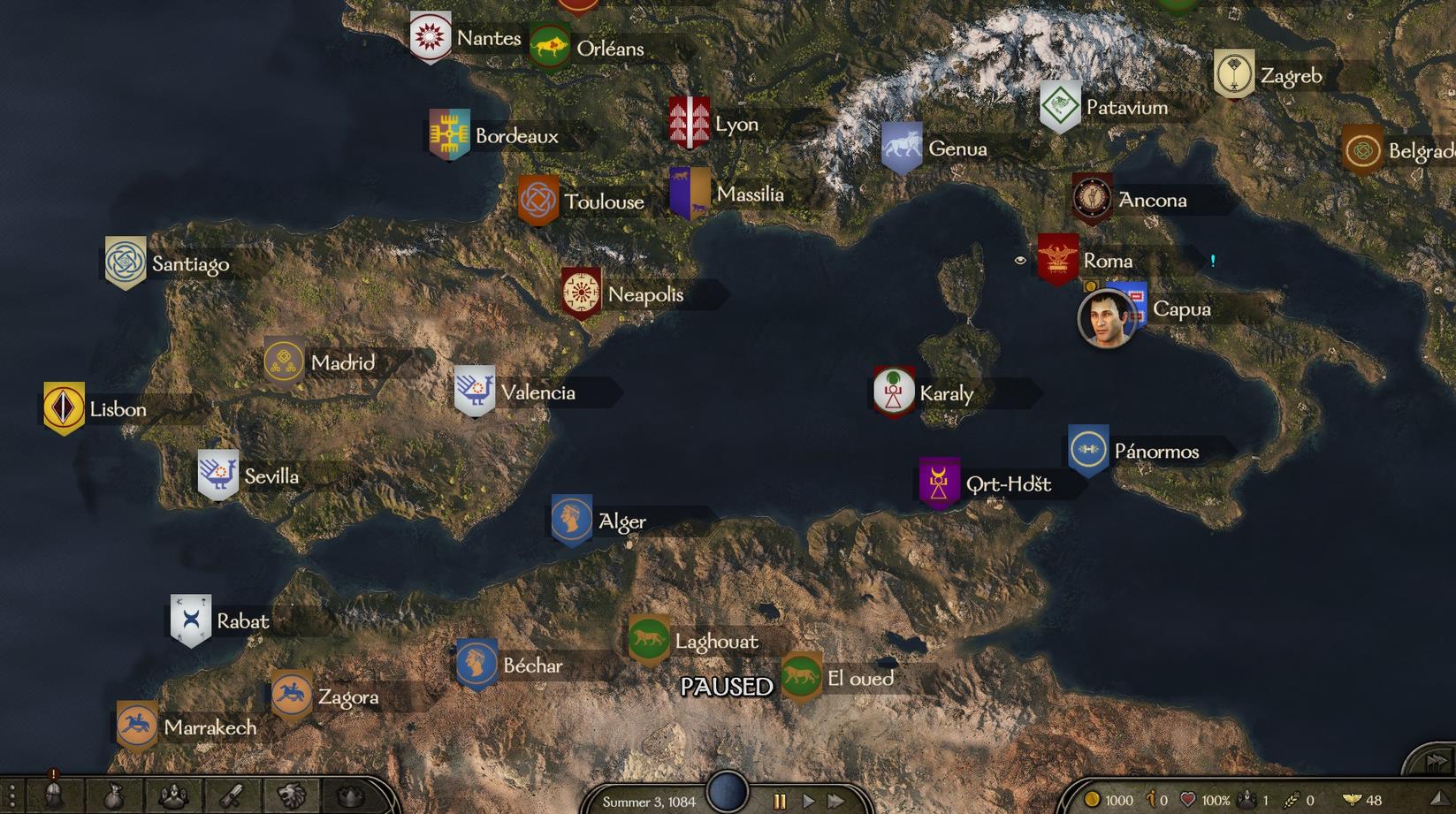This screenshot has width=1456, height=814.
Task: Open the party screen icon
Action: [x=174, y=796]
